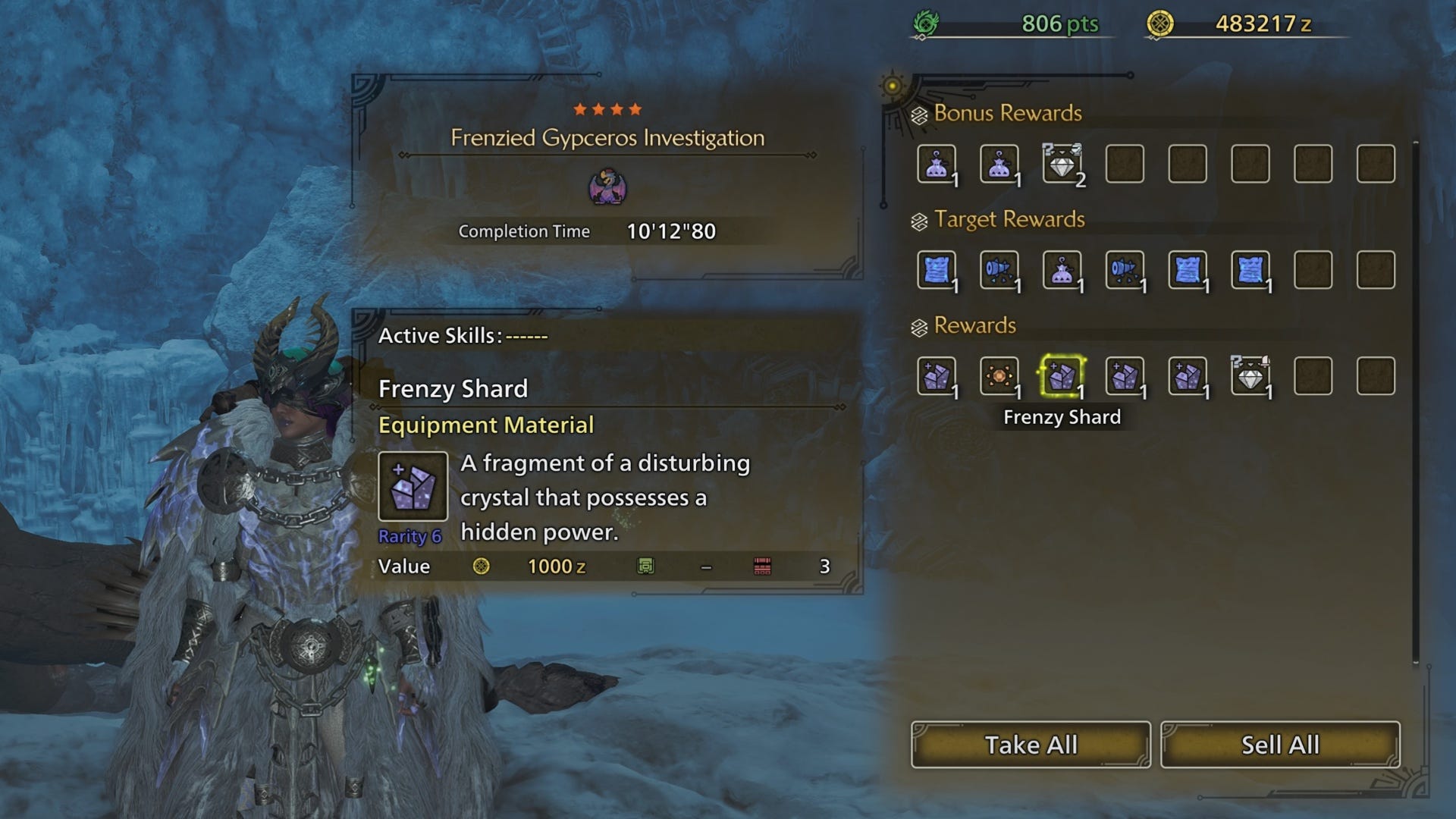
Task: Take all quest rewards
Action: 1031,745
